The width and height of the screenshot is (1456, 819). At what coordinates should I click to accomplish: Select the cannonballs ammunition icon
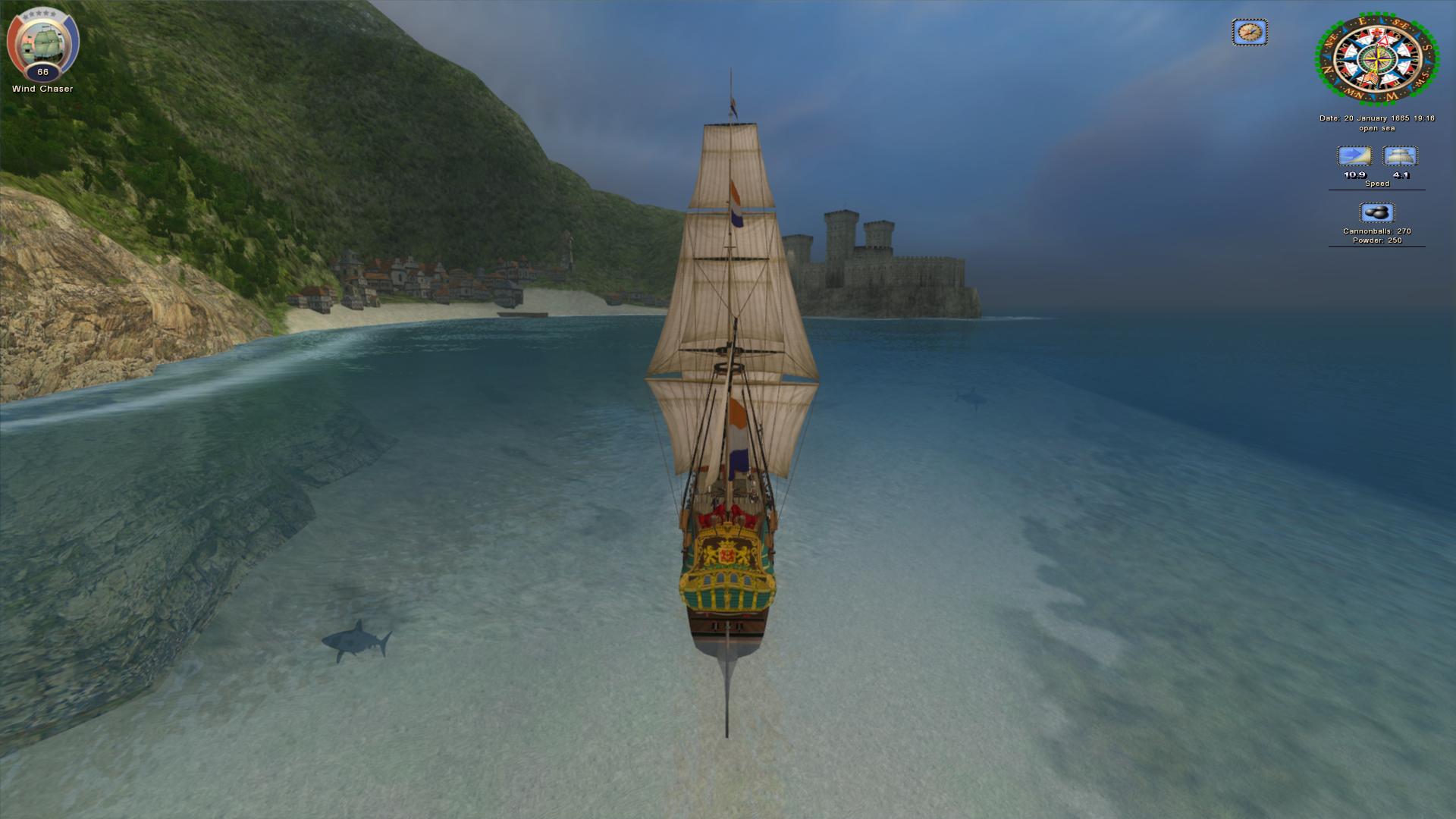(x=1376, y=212)
